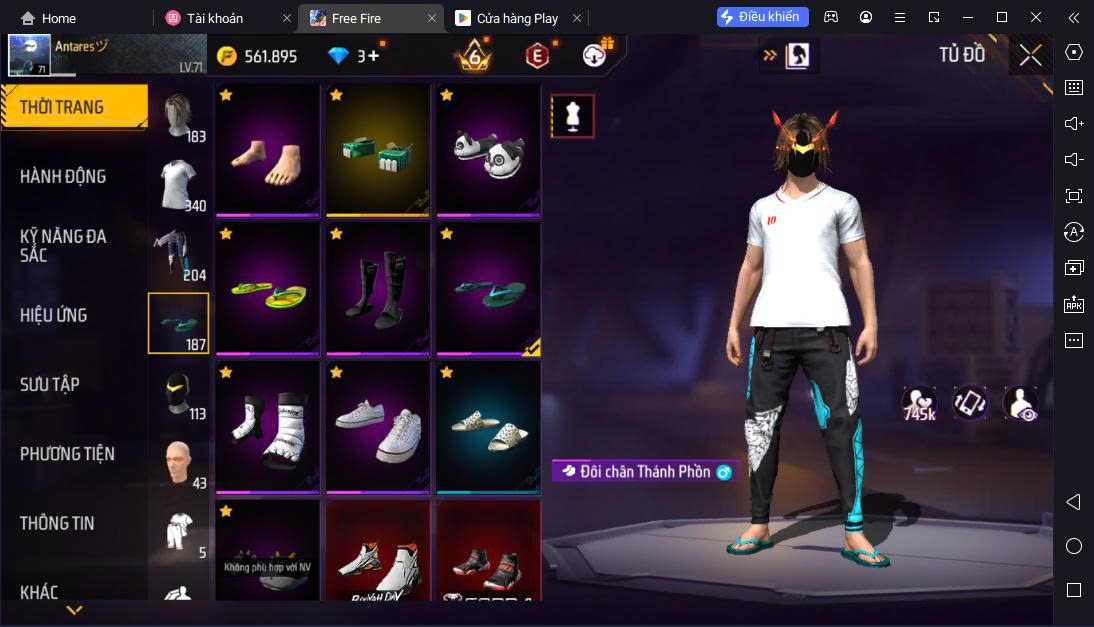
Task: Switch to KỸ NĂNG ĐA SẮC tab
Action: 63,246
